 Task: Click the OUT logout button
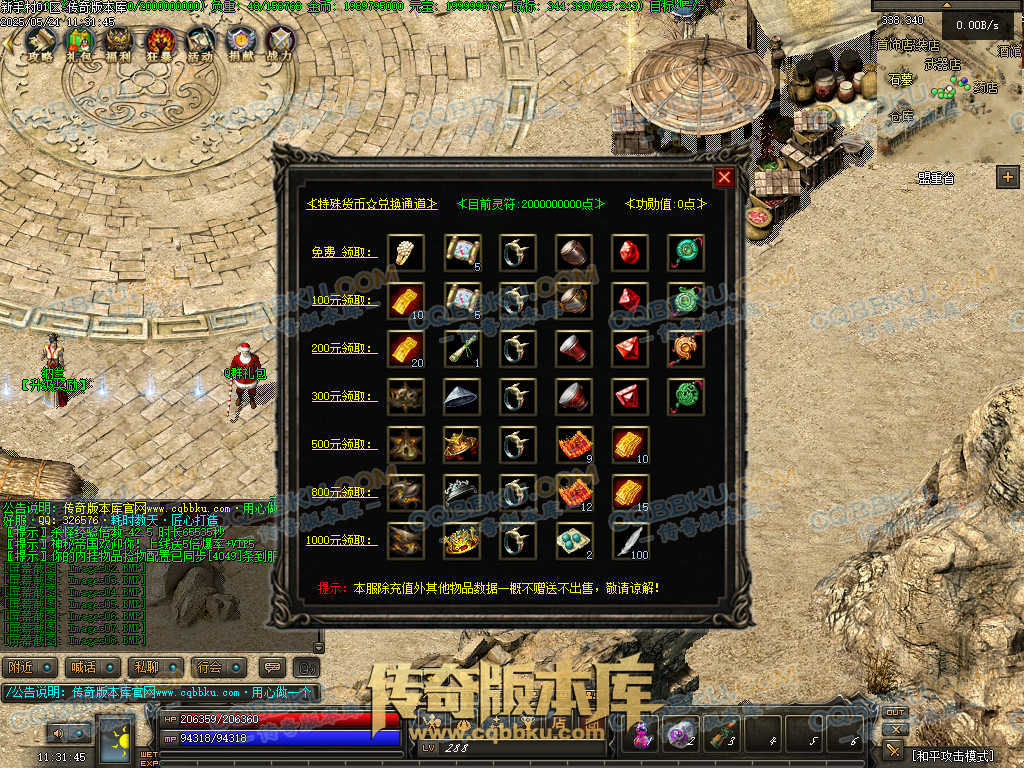(895, 713)
